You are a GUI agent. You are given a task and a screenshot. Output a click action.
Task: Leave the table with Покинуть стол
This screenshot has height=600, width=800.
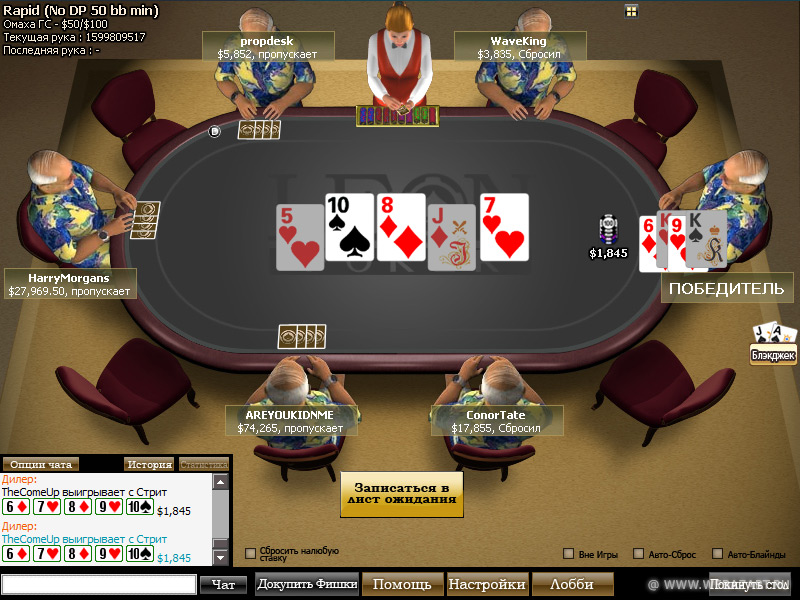[749, 584]
